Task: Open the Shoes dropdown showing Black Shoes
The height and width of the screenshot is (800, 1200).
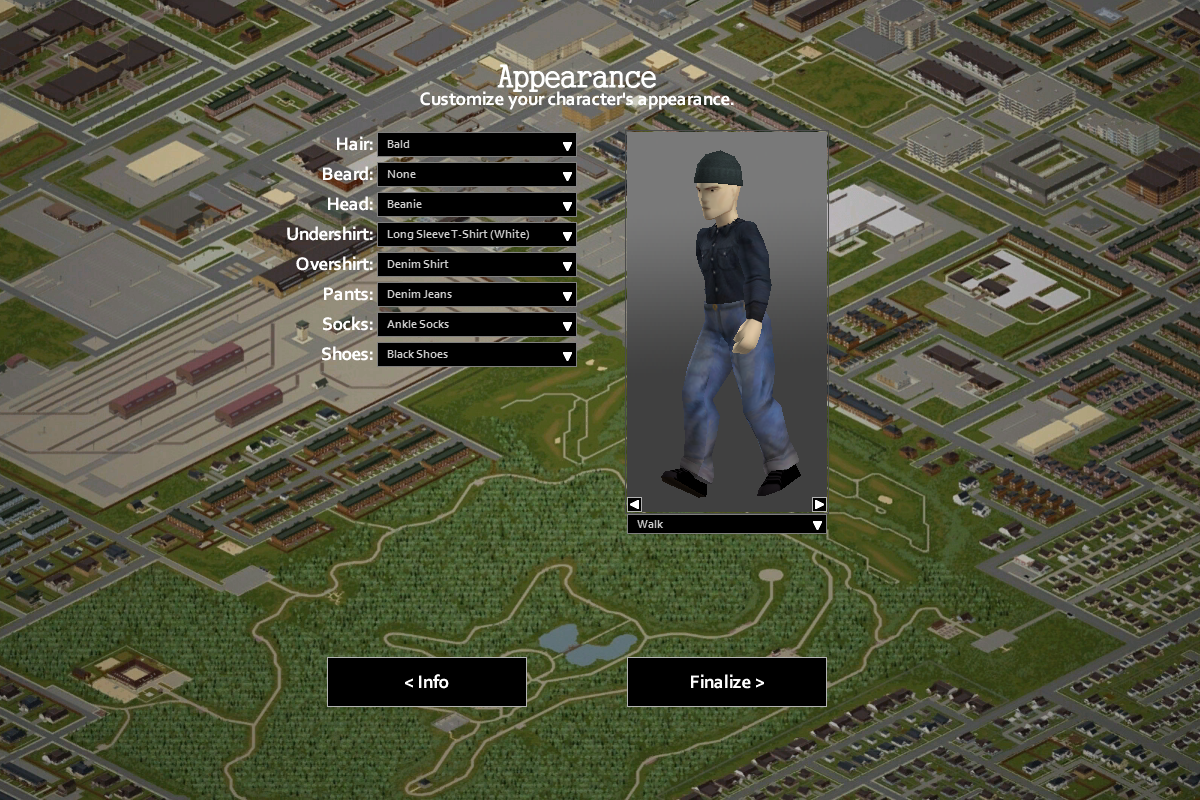Action: point(476,355)
